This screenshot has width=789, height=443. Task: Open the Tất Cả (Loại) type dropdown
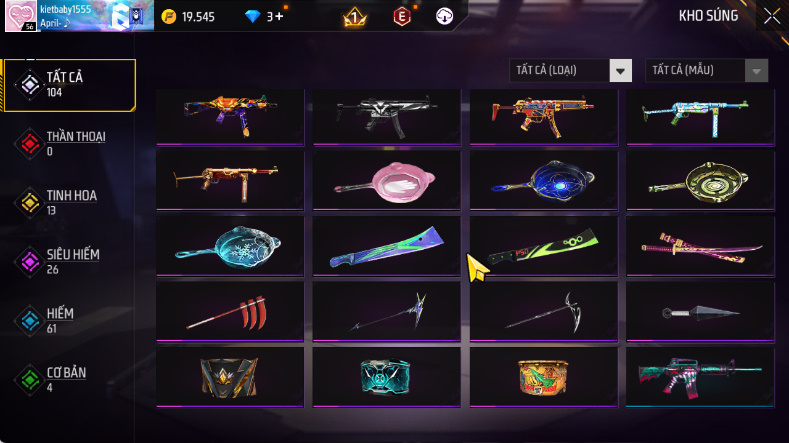click(x=571, y=70)
